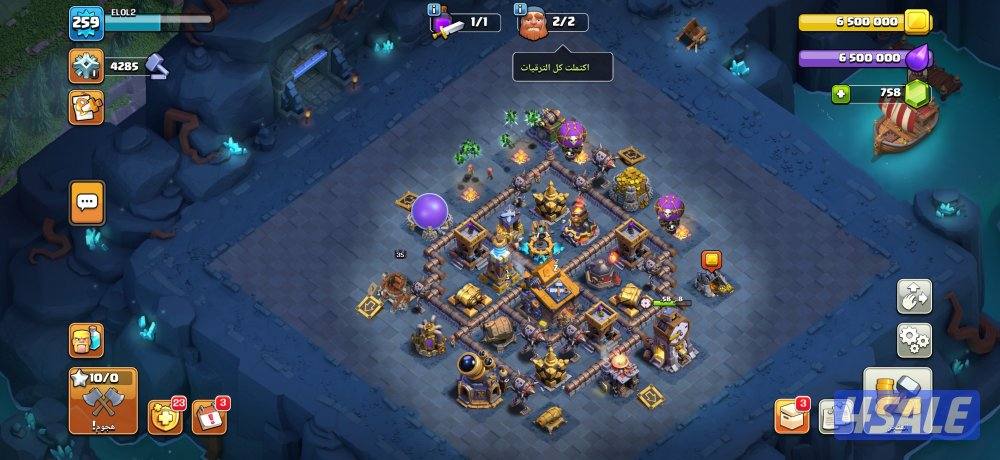Open the chat speech-bubble panel
The image size is (1000, 460).
pos(87,203)
